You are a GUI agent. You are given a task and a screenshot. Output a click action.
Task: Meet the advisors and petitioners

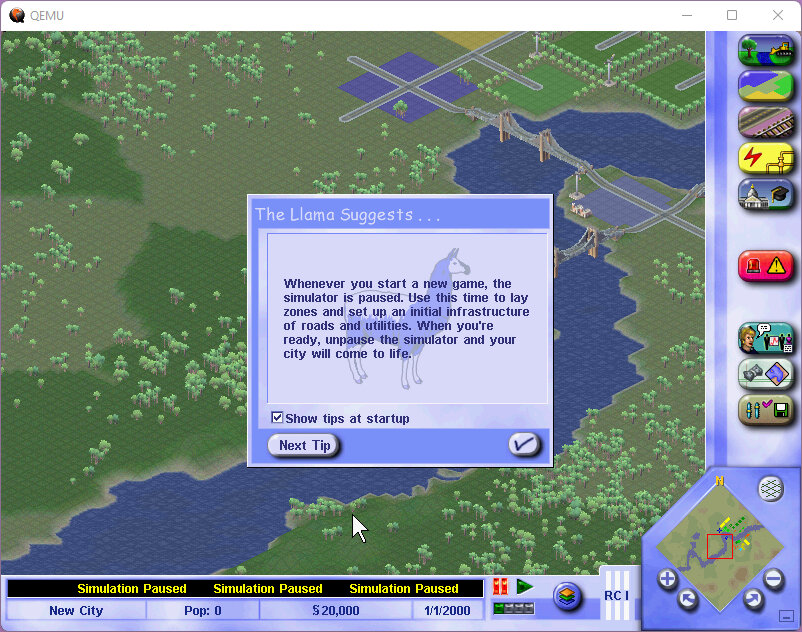coord(765,339)
